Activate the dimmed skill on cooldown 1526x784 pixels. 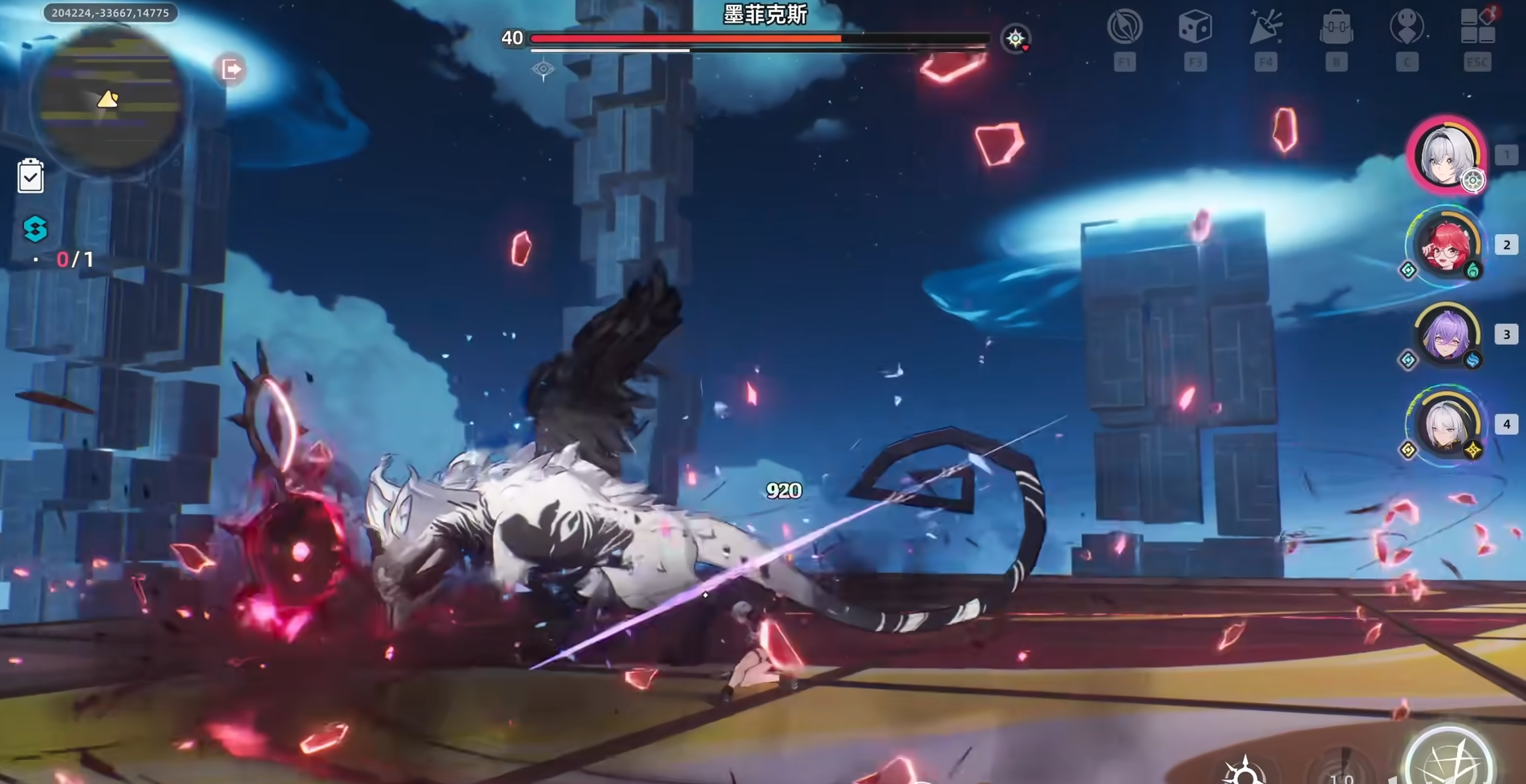click(x=1344, y=770)
